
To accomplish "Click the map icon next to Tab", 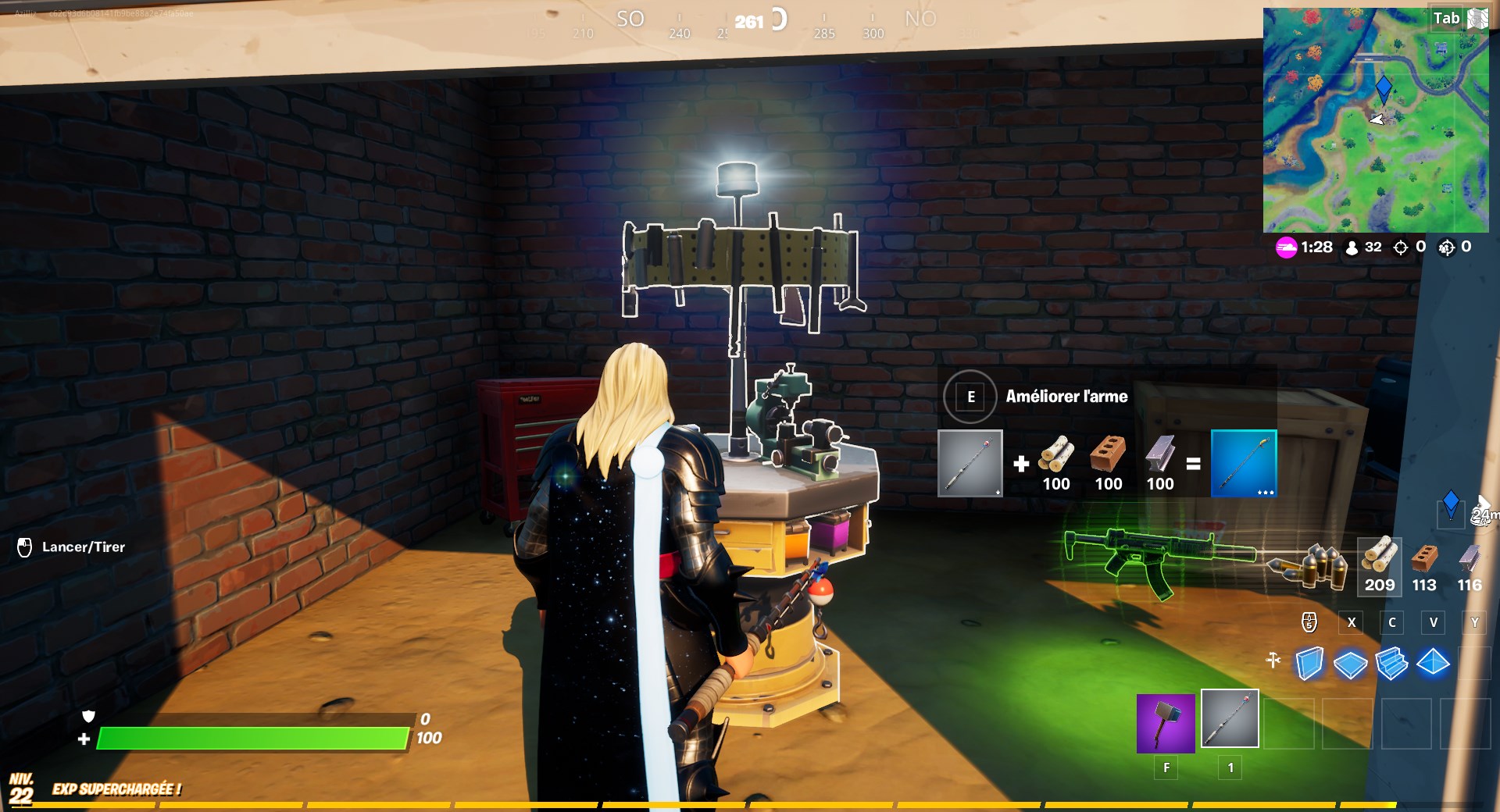I will 1476,17.
